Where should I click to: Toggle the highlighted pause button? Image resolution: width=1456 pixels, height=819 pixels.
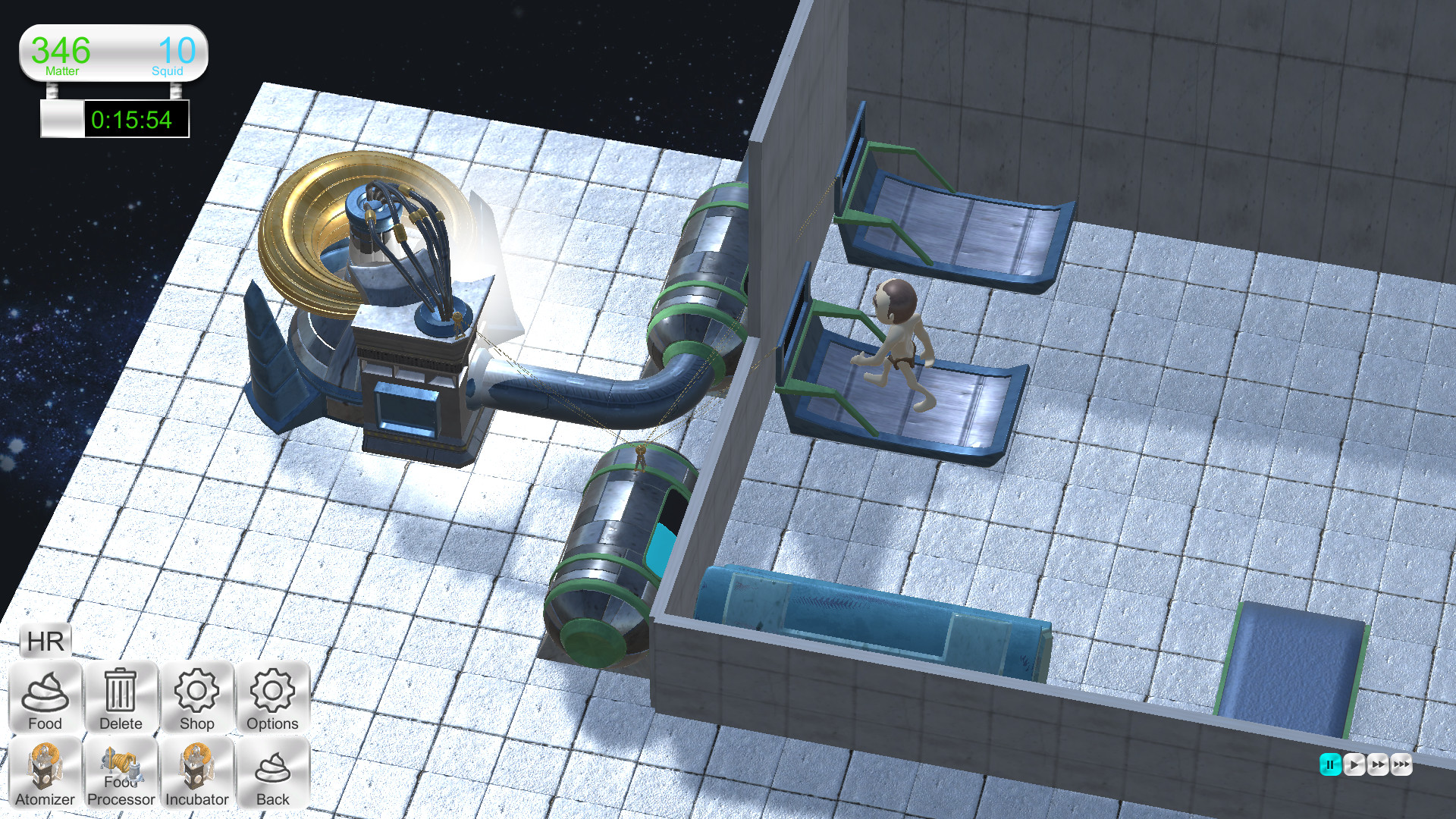click(1329, 765)
